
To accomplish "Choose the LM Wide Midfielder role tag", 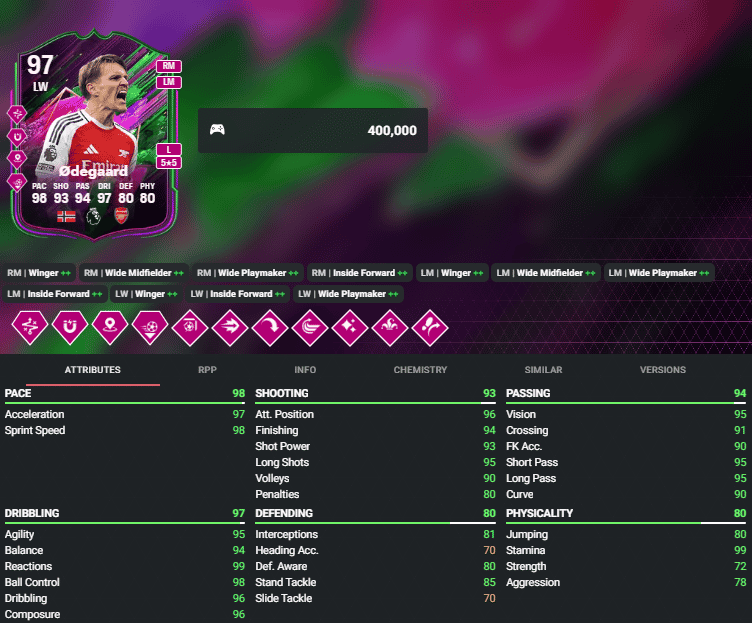I will pyautogui.click(x=546, y=272).
